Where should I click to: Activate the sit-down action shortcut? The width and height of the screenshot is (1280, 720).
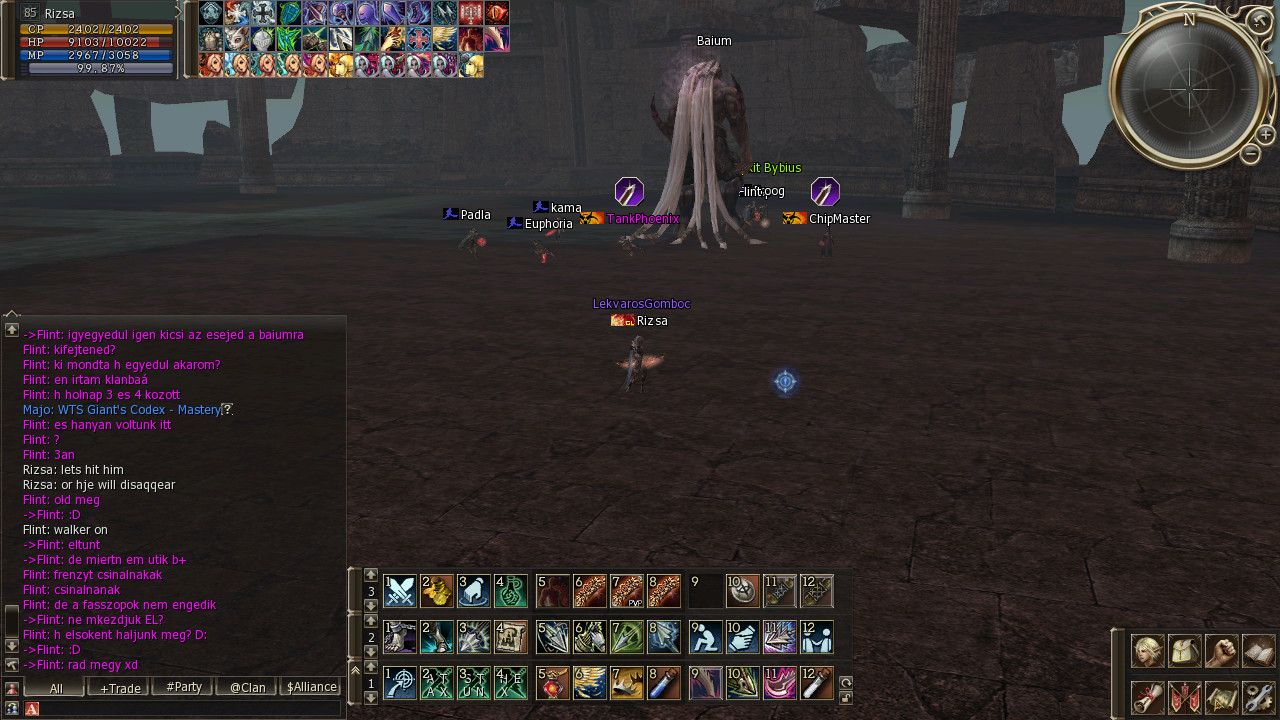tap(706, 637)
